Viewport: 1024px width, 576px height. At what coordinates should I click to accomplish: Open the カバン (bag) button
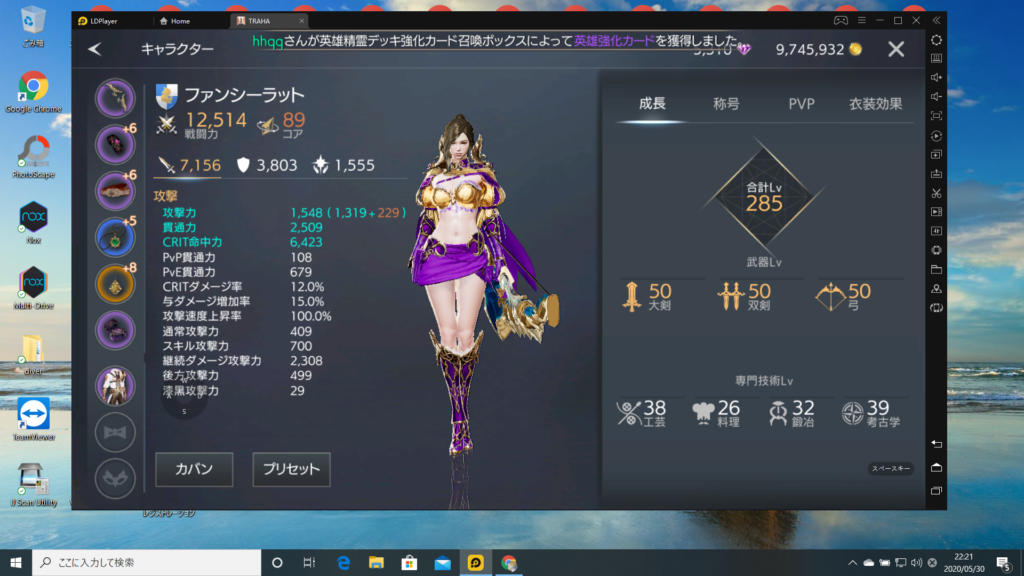[194, 469]
